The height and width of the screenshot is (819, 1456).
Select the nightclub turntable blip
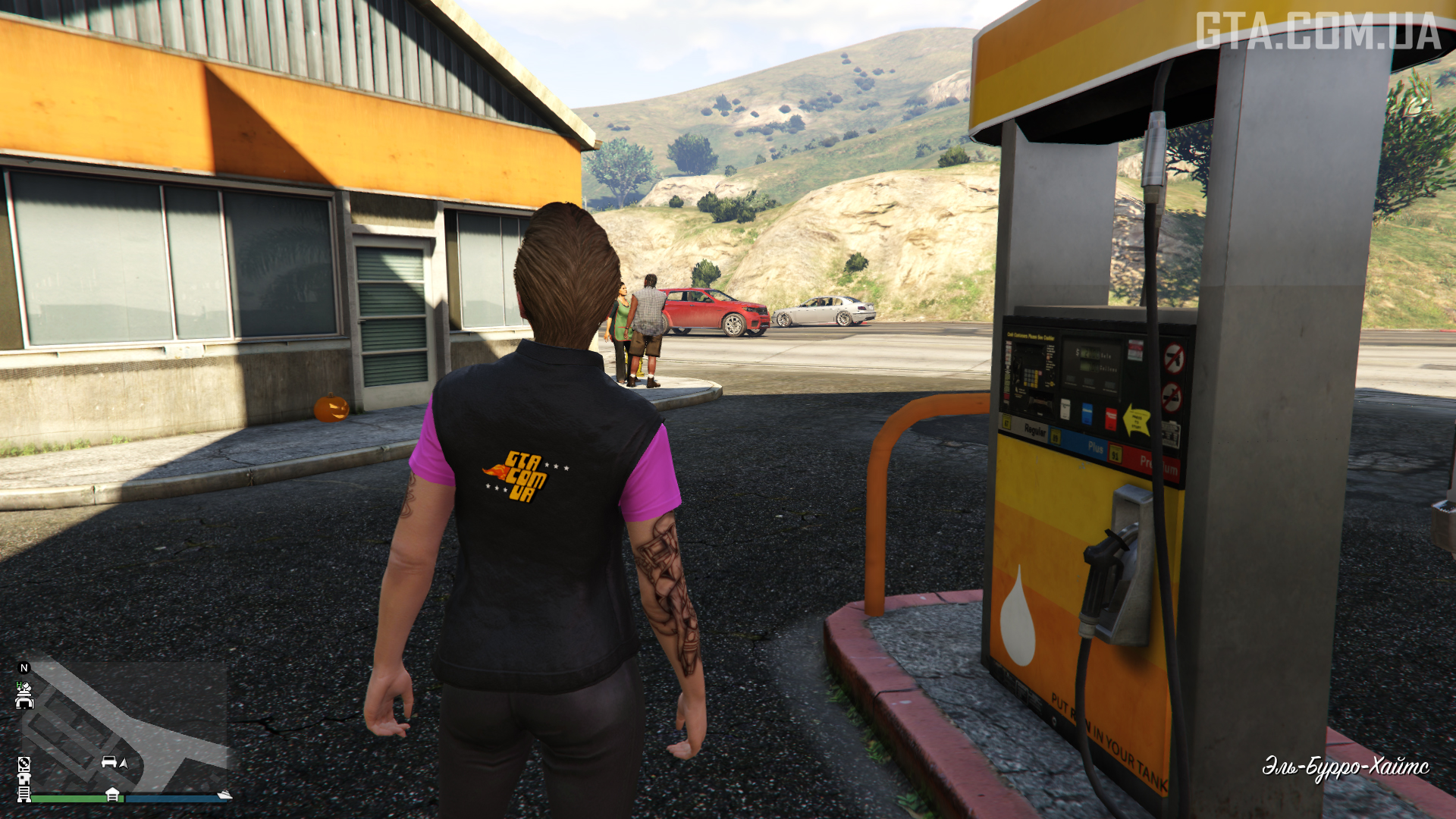click(24, 764)
